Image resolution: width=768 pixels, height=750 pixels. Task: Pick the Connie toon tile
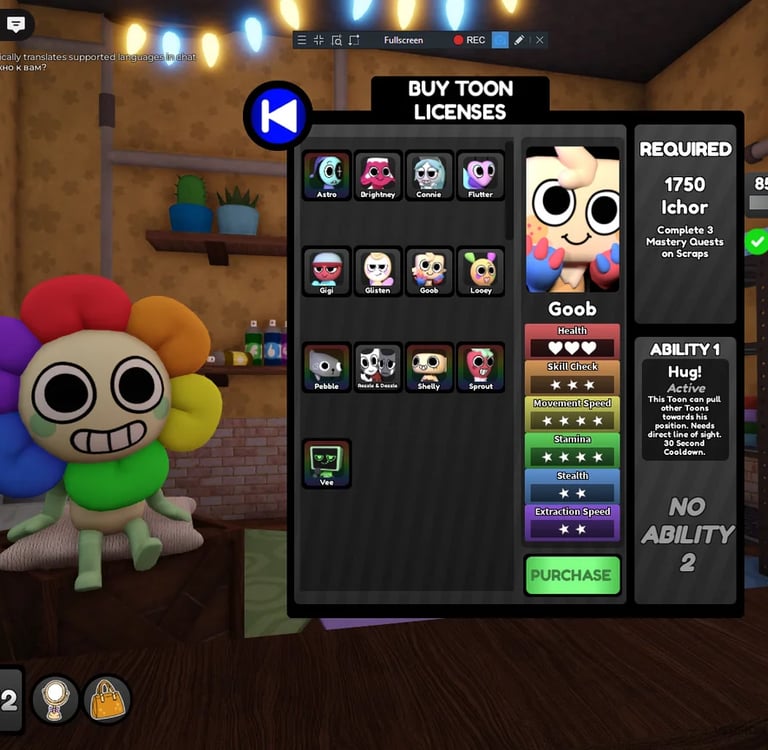pyautogui.click(x=429, y=176)
